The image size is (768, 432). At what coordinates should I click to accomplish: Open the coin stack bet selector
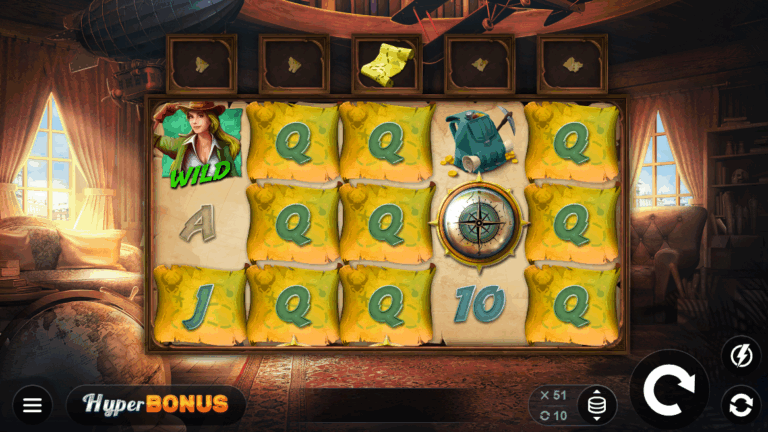[x=597, y=405]
